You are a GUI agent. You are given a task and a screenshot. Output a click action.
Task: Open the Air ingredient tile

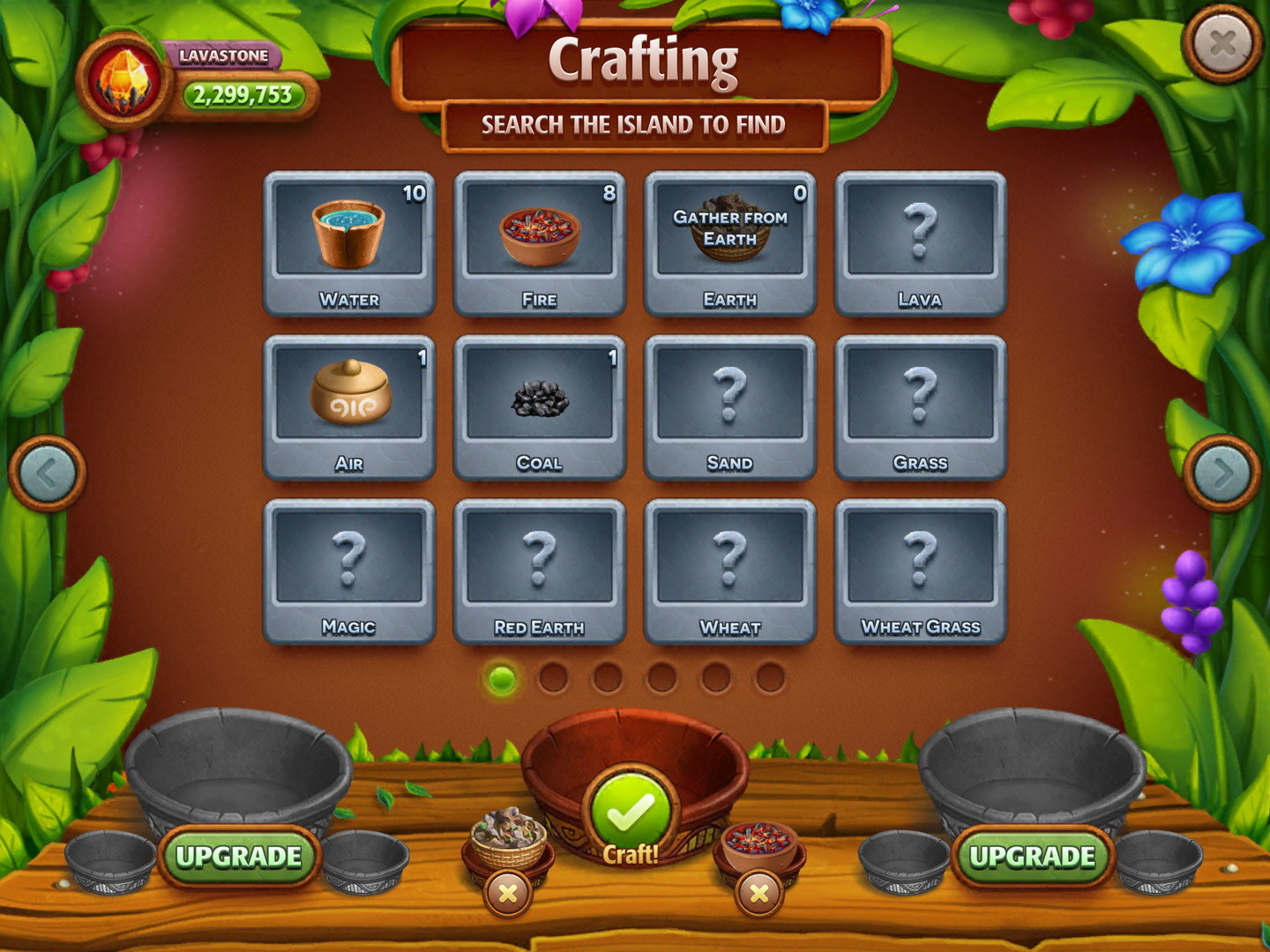point(349,401)
